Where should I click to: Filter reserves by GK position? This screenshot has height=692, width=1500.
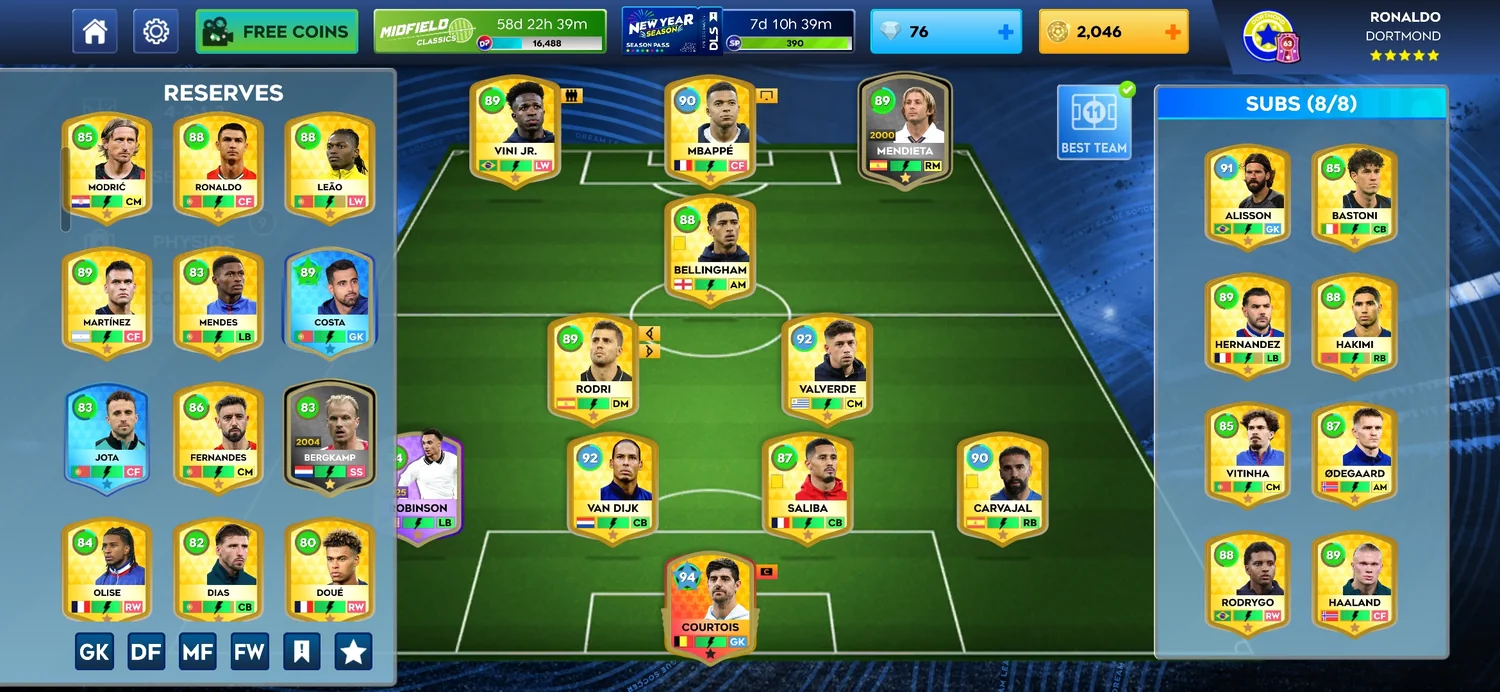[94, 652]
